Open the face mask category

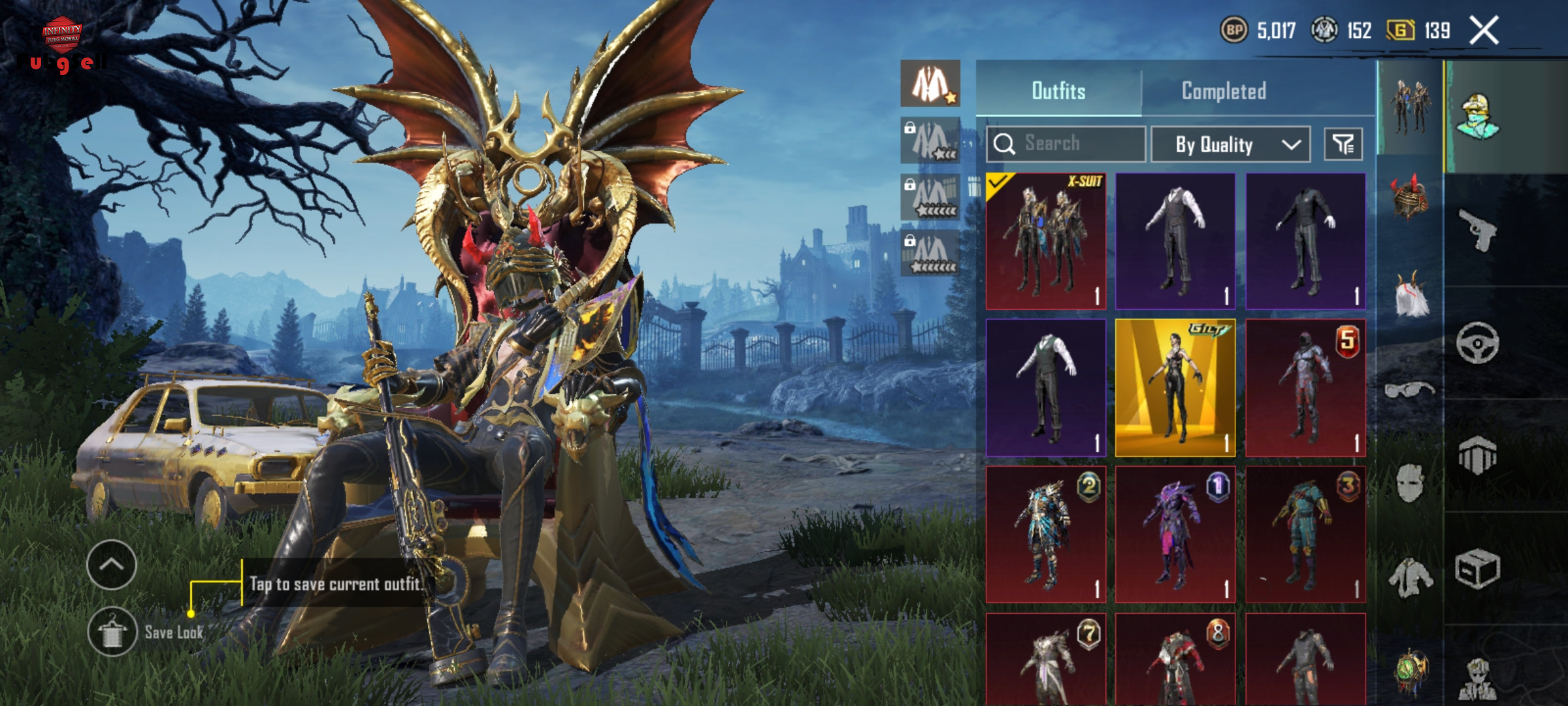tap(1409, 484)
